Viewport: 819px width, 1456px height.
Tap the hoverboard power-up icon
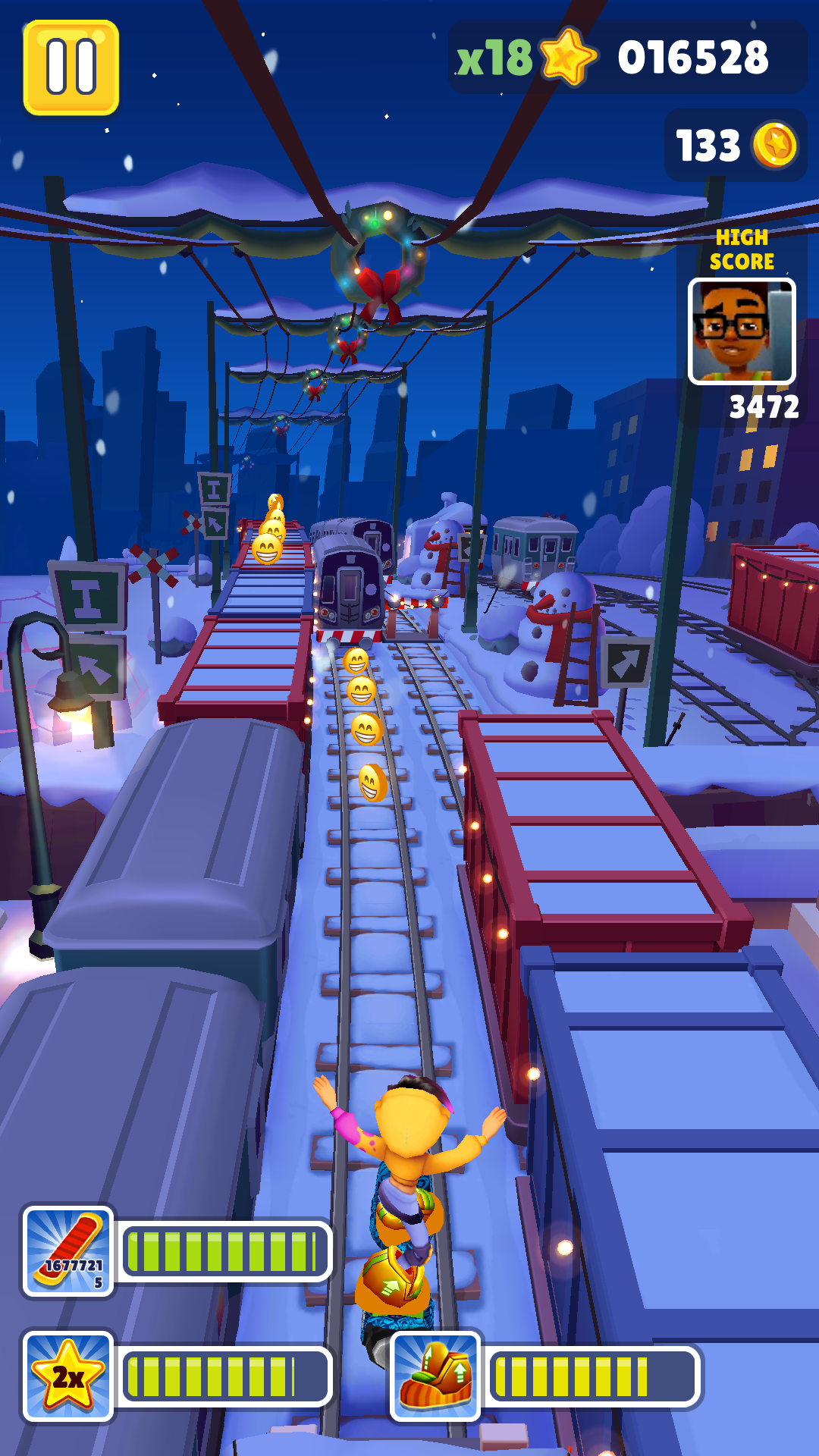pos(68,1250)
